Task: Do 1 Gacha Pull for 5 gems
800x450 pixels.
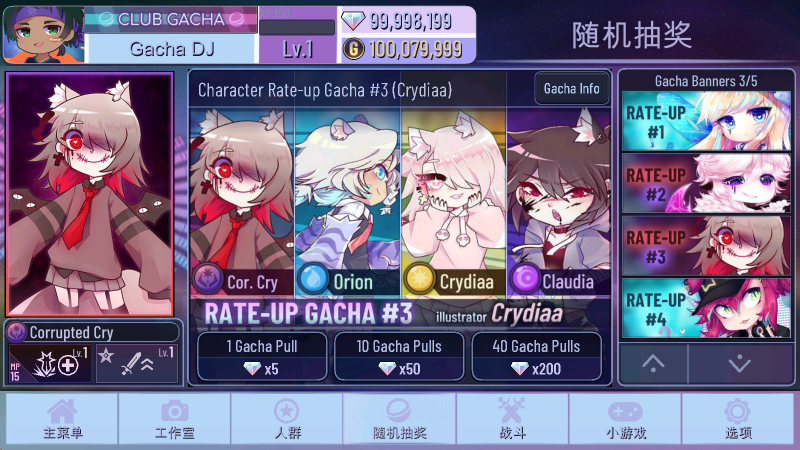Action: click(261, 357)
